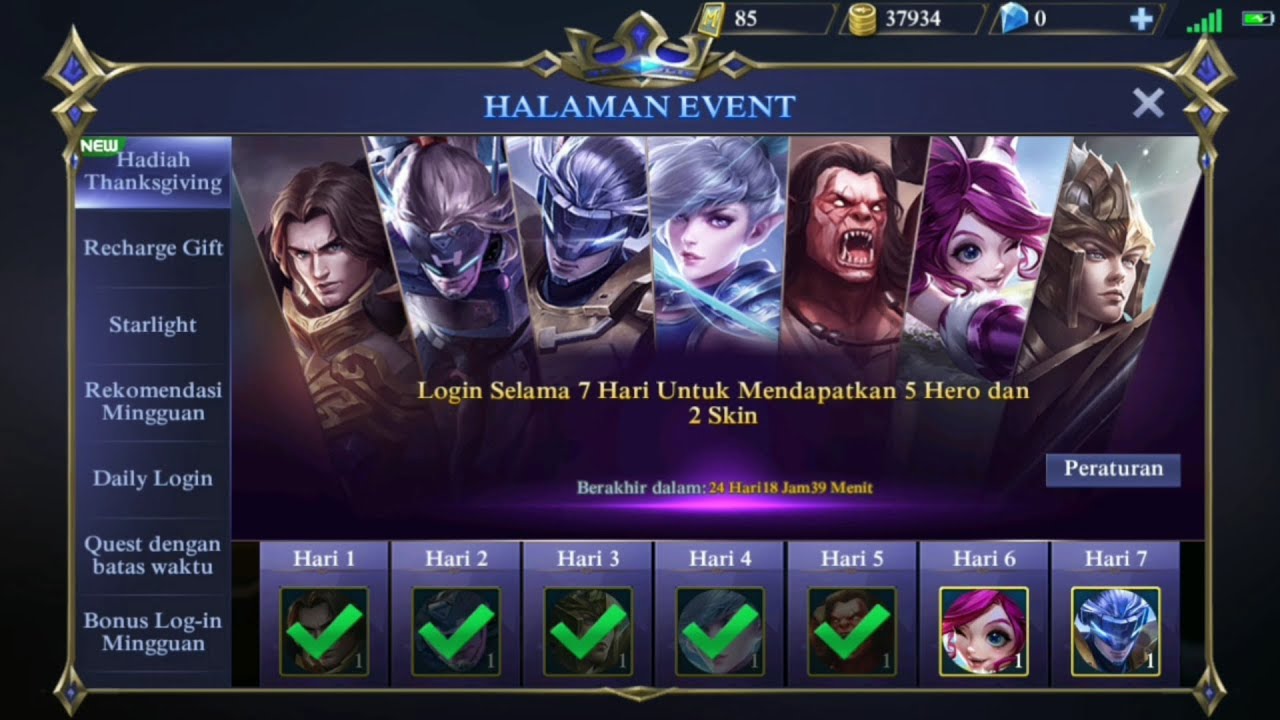Switch to the Recharge Gift tab
Viewport: 1280px width, 720px height.
click(x=152, y=248)
